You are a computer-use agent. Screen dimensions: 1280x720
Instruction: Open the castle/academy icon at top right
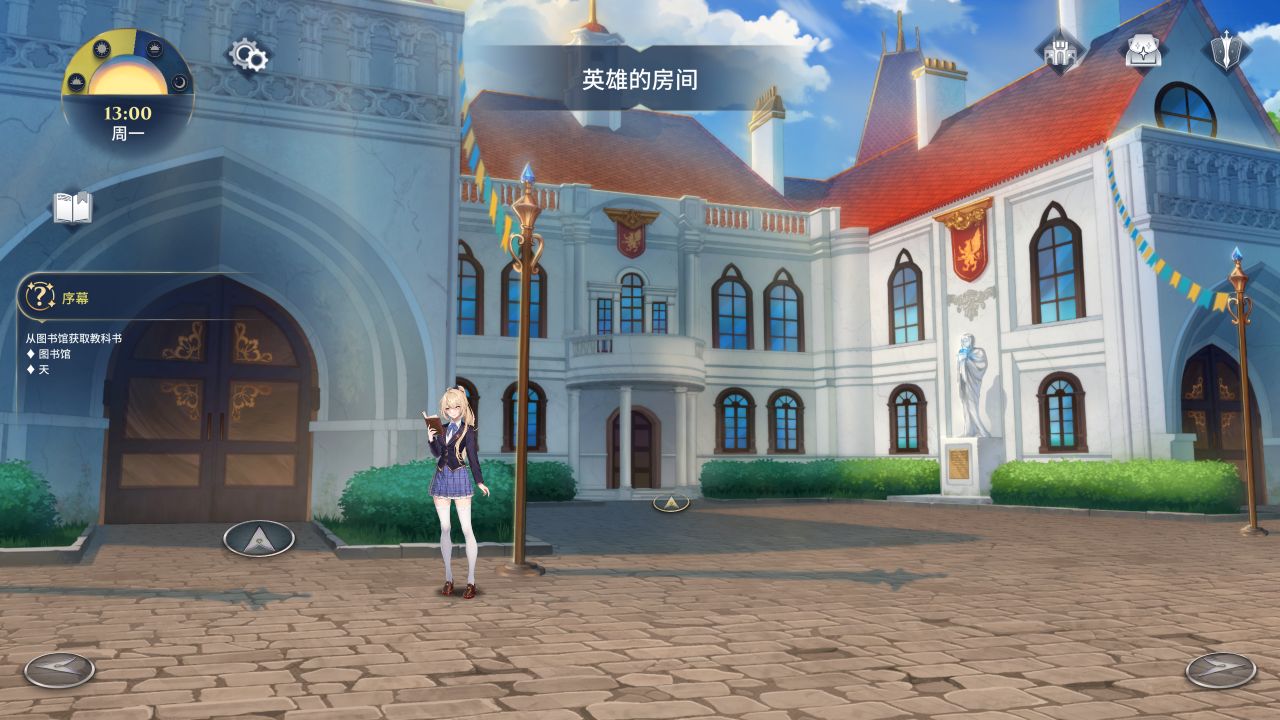pos(1057,50)
